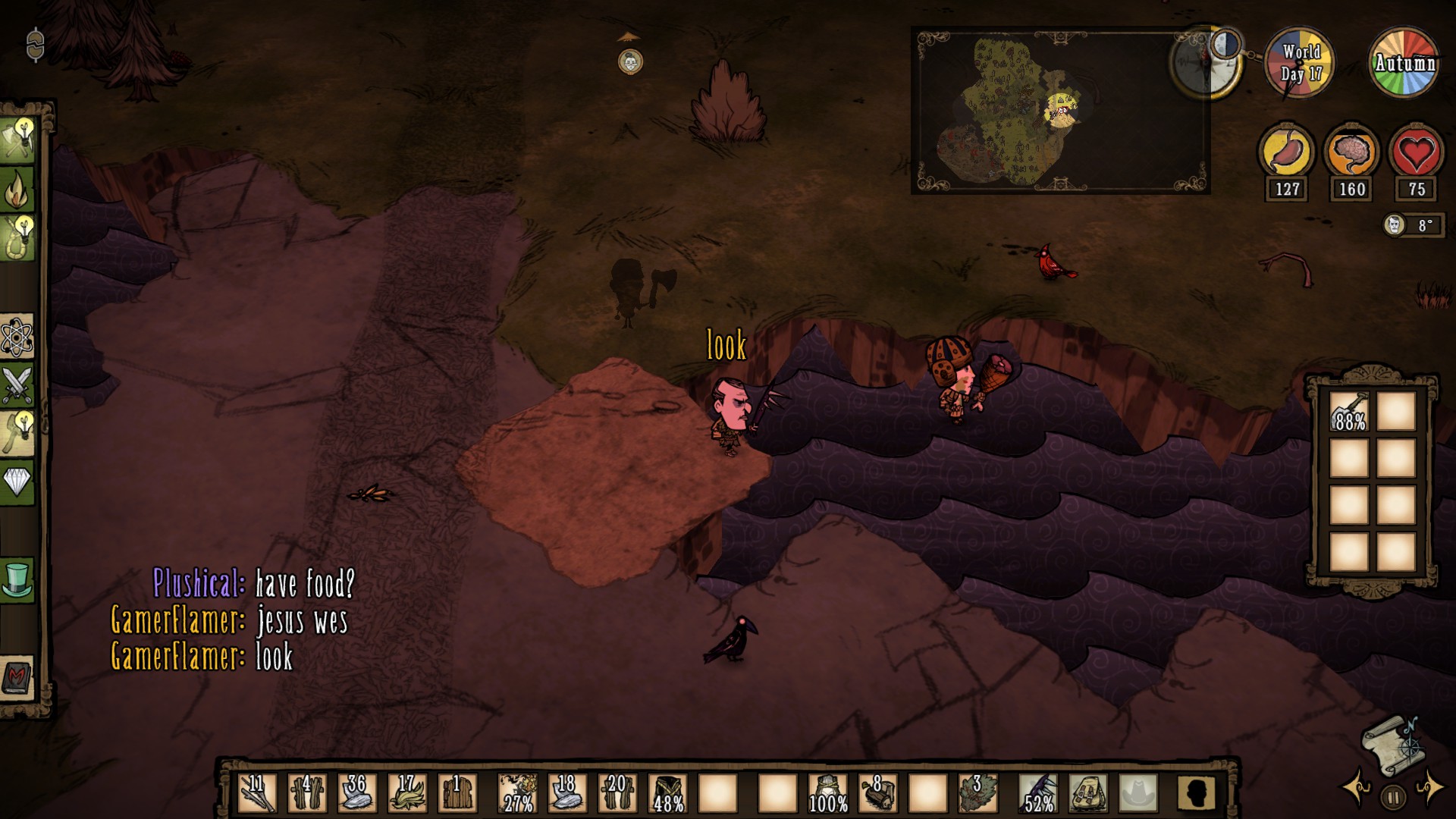This screenshot has width=1456, height=819.
Task: Click the equipped spear hand slot at 52%
Action: click(x=1037, y=792)
